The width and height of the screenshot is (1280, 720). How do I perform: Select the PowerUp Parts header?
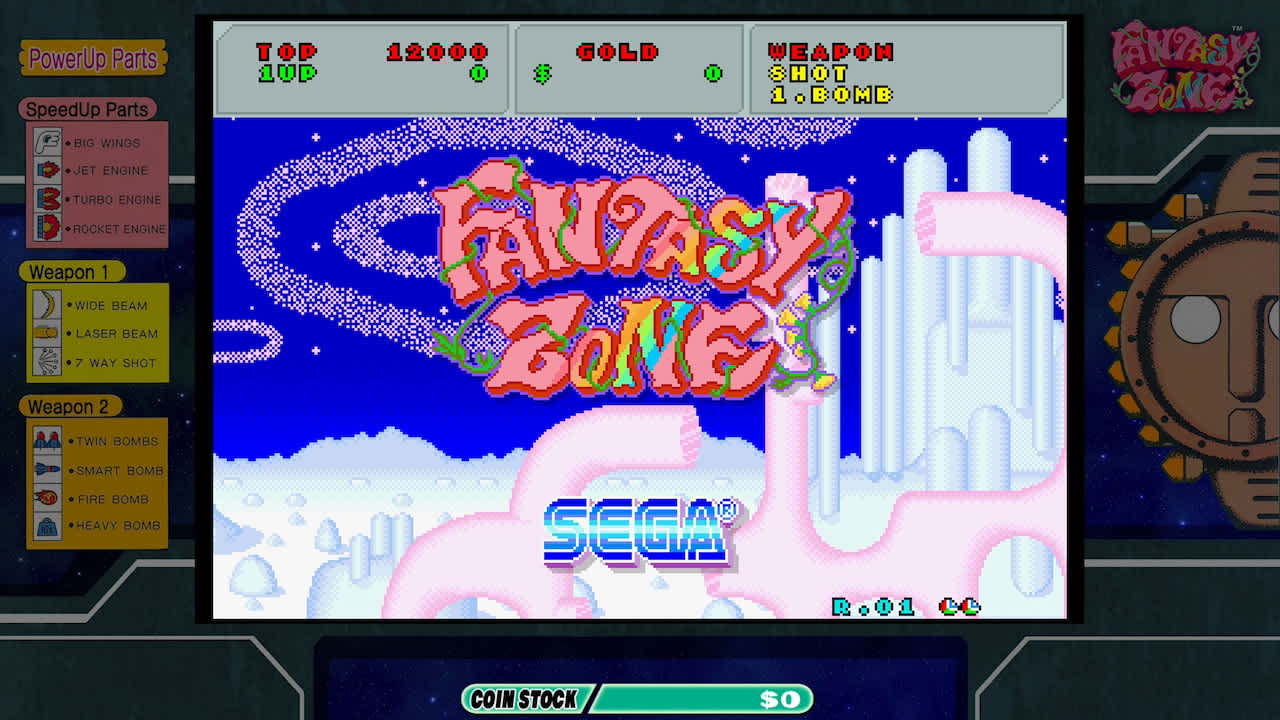tap(92, 60)
